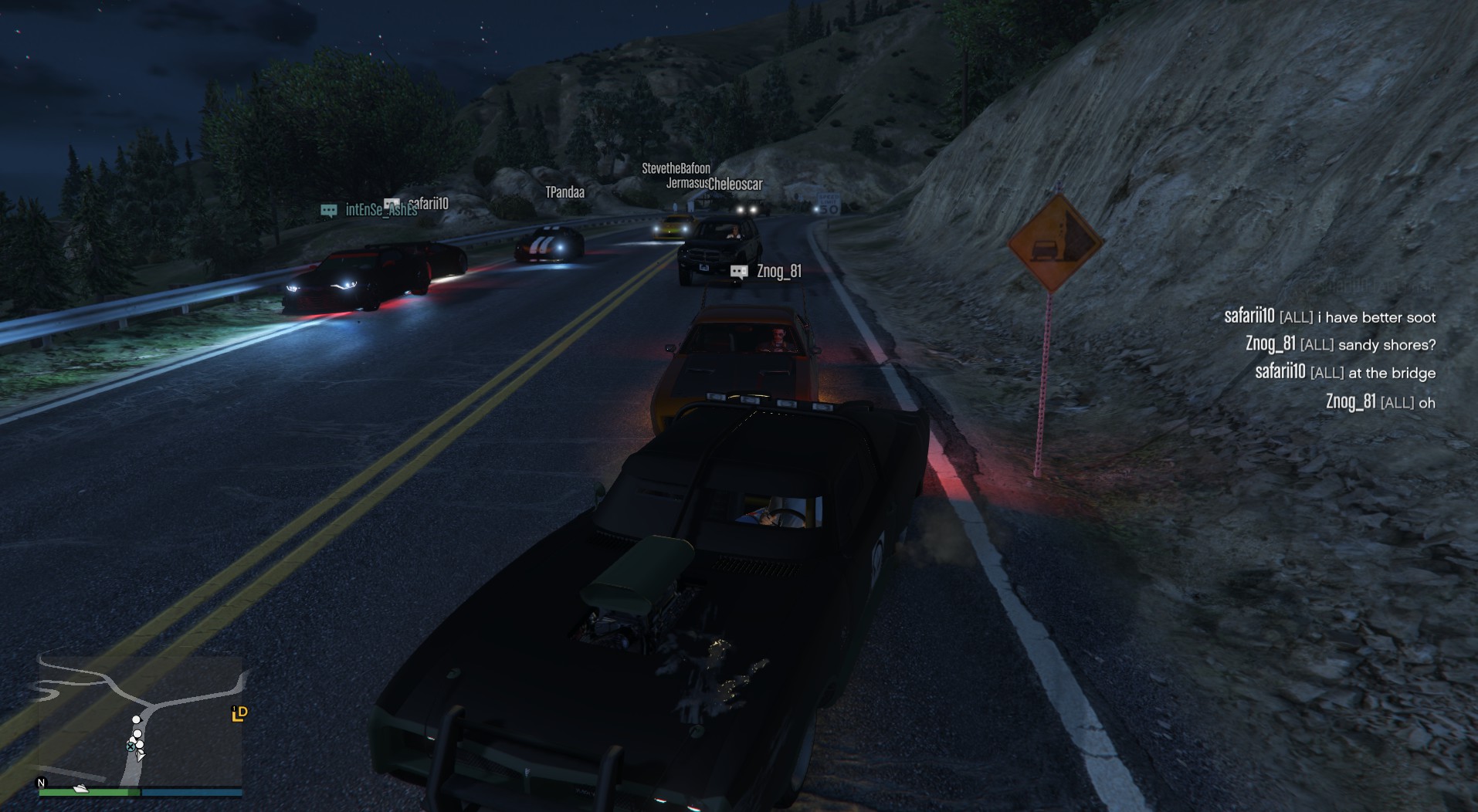Click the chat bubble icon beside intEnSe_AshEs
The image size is (1478, 812).
(x=328, y=209)
